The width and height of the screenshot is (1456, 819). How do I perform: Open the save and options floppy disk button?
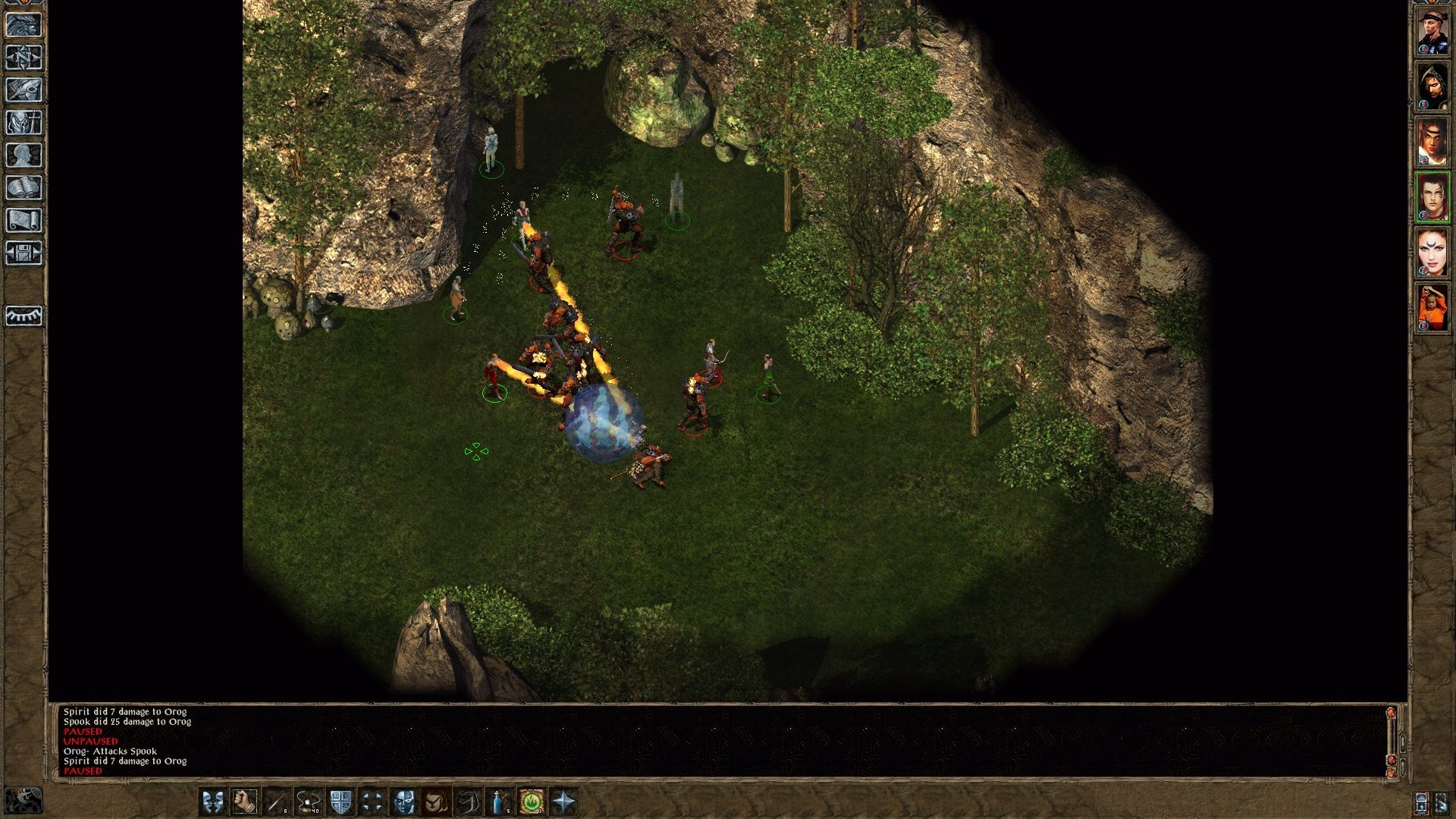pos(24,253)
